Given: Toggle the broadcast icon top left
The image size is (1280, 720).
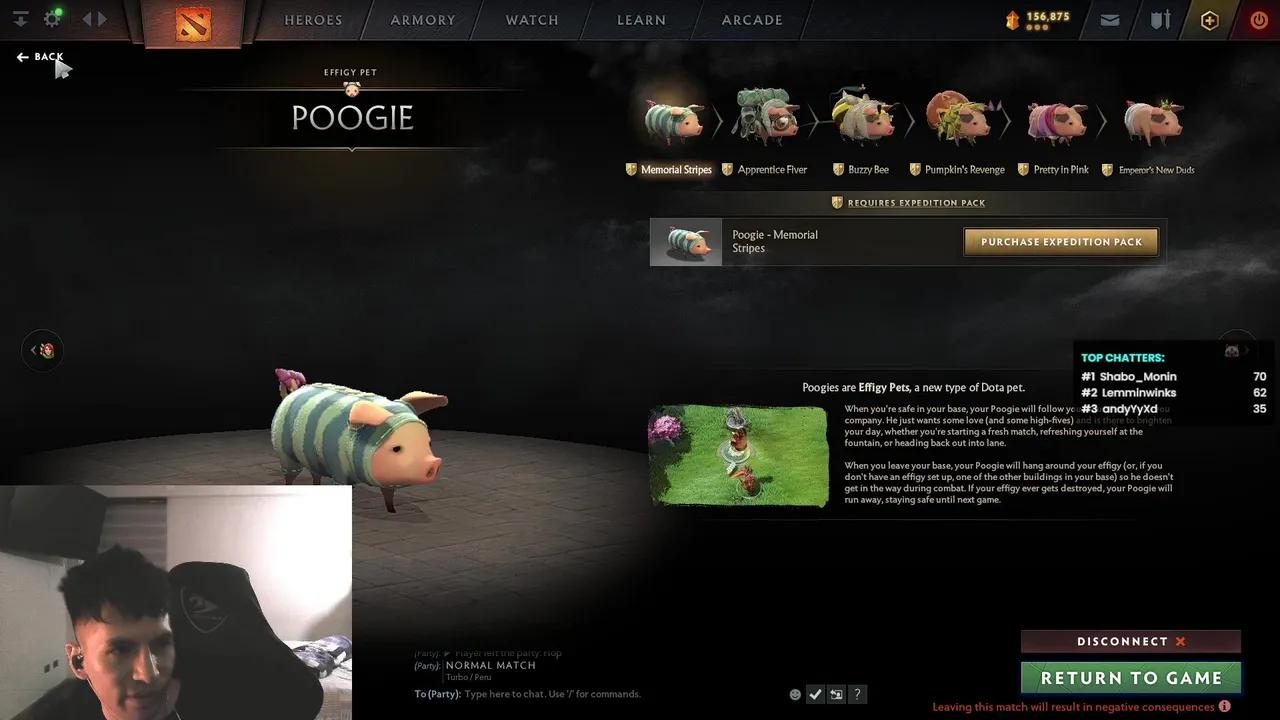Looking at the screenshot, I should (18, 18).
